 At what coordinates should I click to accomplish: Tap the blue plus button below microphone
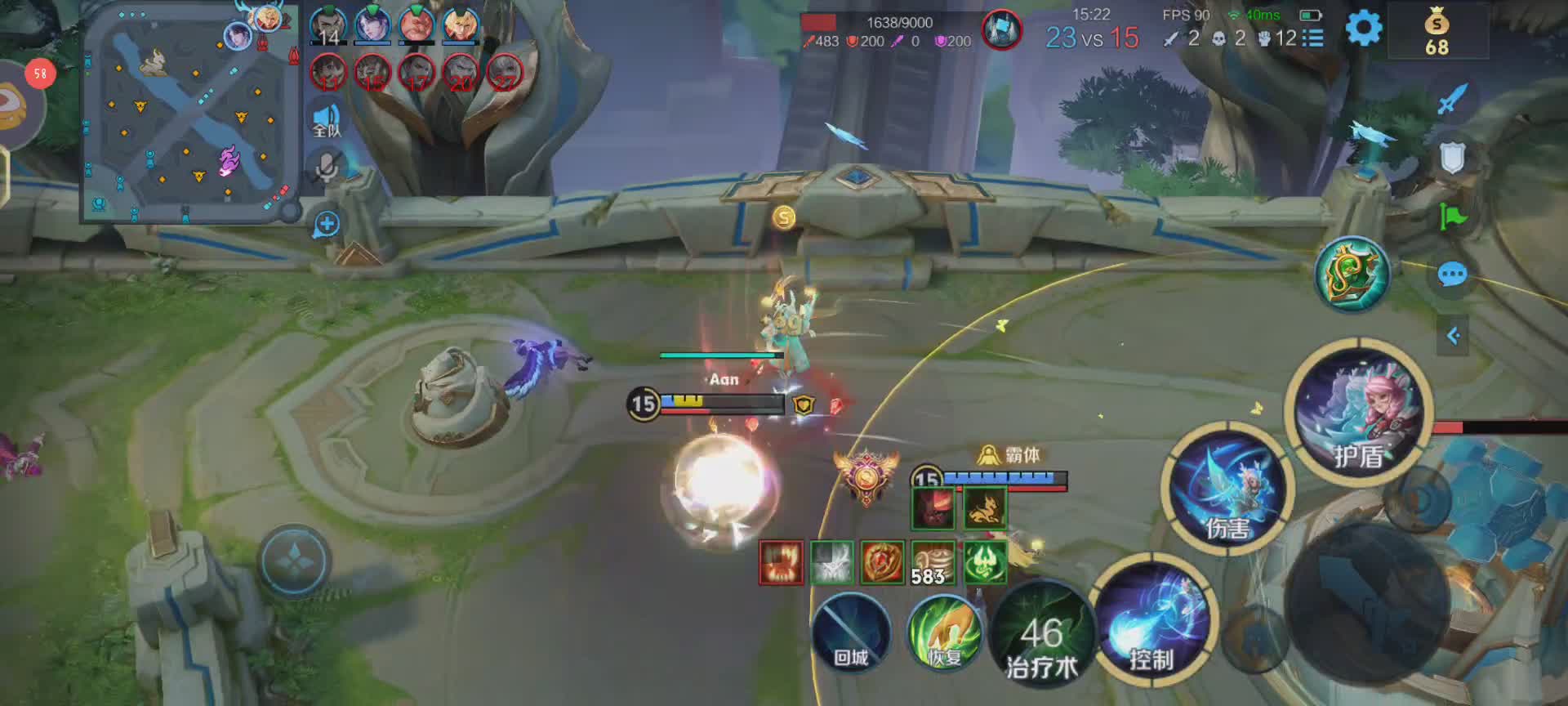coord(326,224)
